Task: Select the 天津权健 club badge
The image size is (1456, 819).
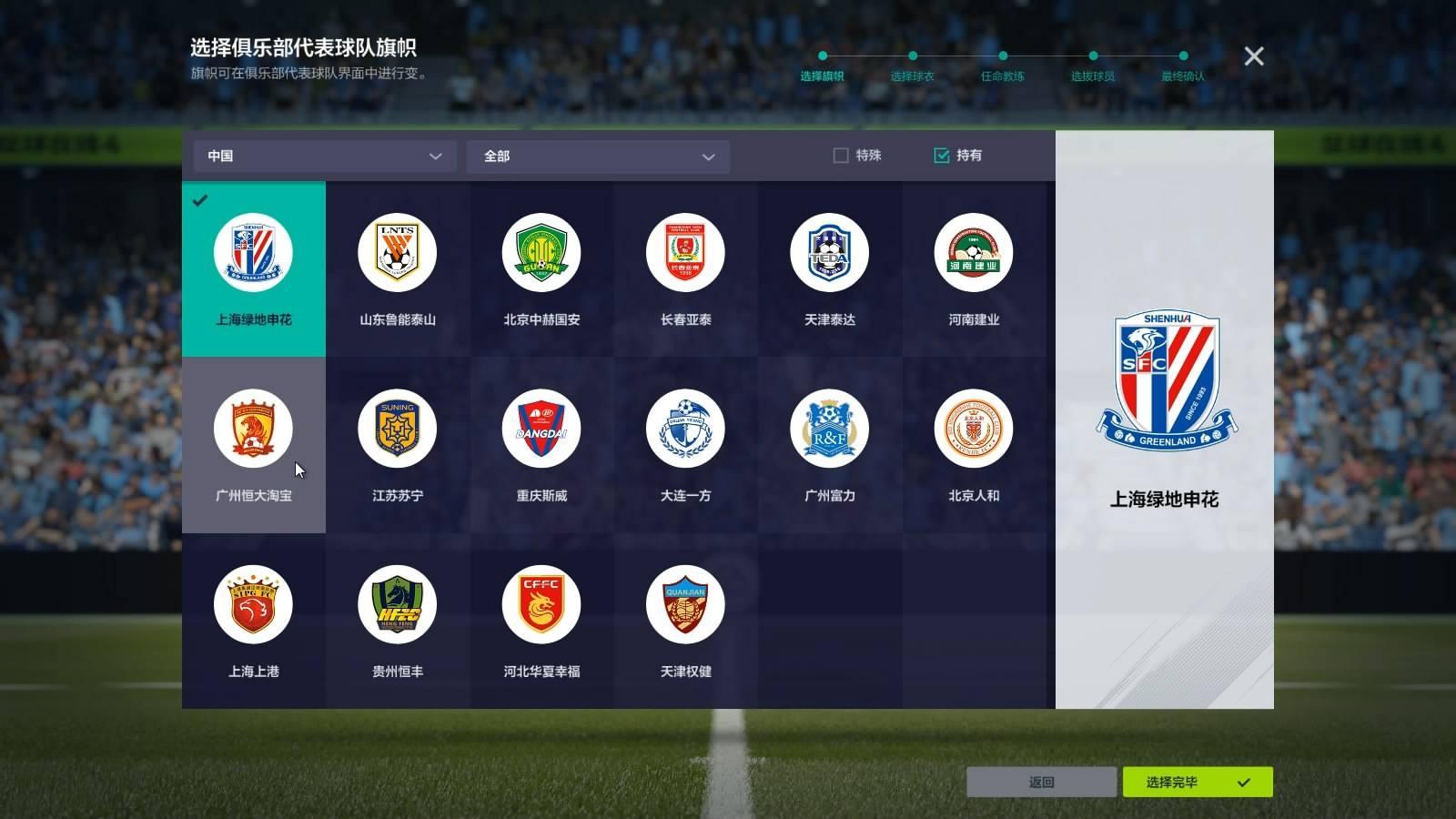Action: point(683,603)
